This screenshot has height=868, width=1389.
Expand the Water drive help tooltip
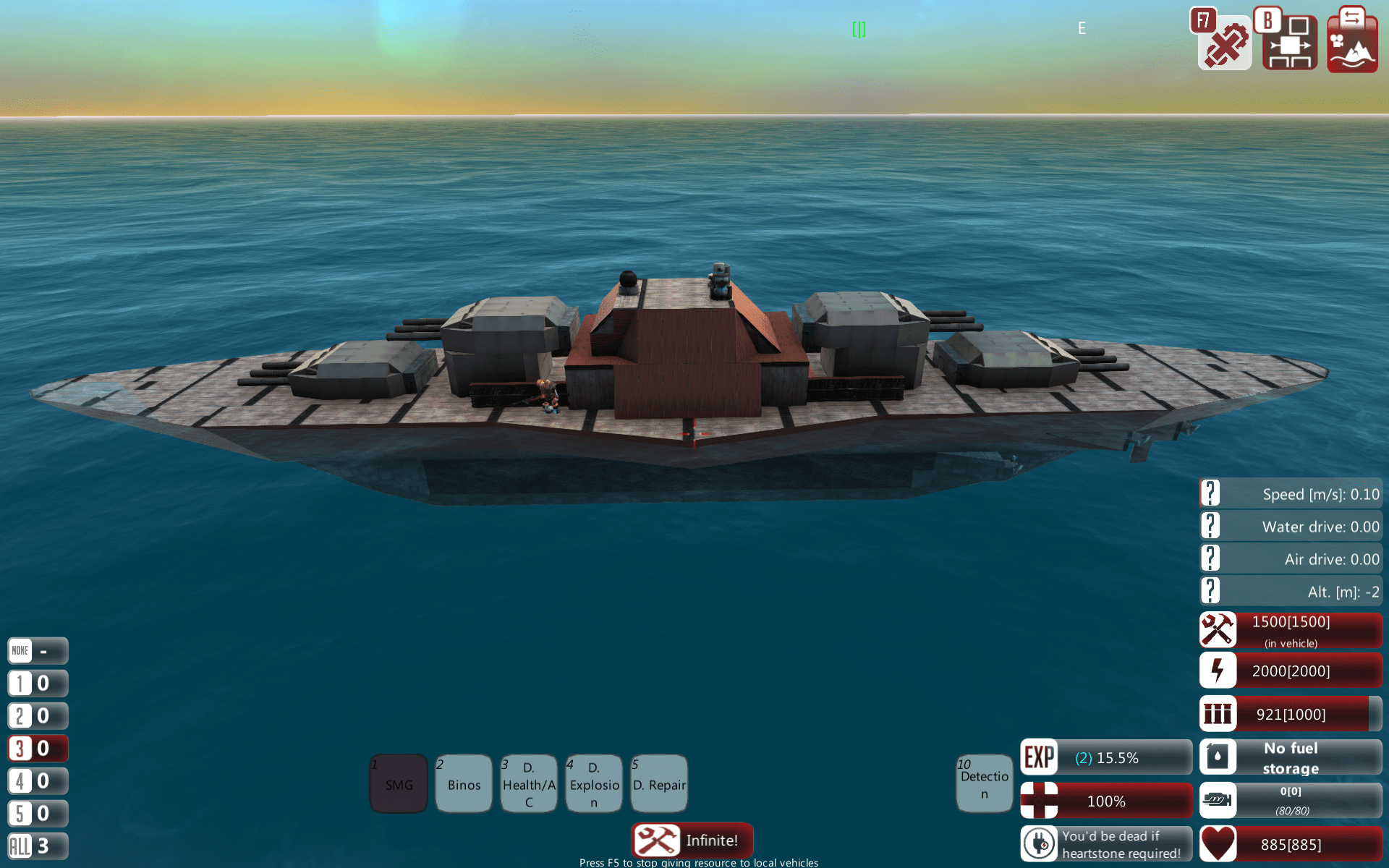click(x=1211, y=526)
